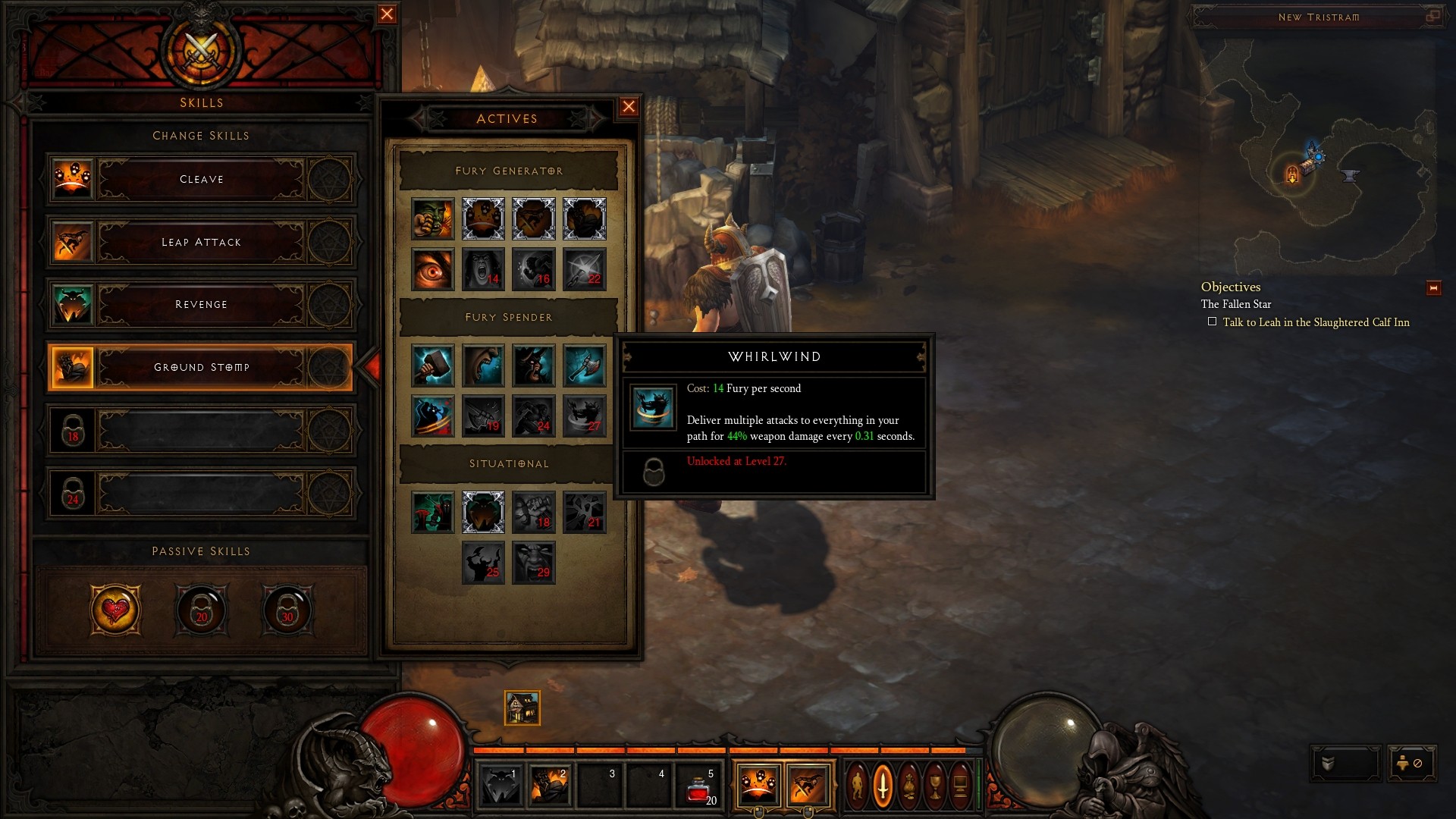Choose the level 18 locked skill slot
Screen dimensions: 1456x819
(201, 431)
